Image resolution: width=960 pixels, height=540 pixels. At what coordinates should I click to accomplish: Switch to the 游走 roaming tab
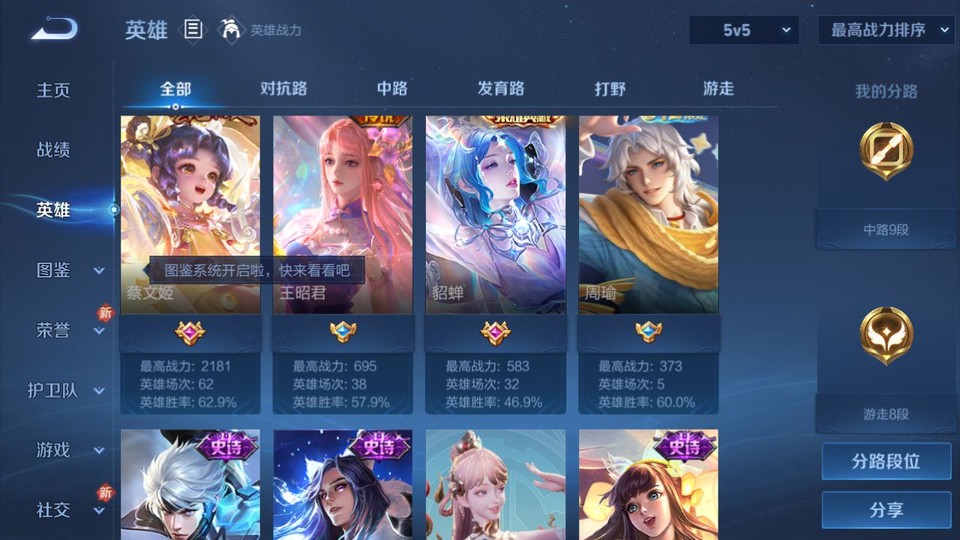click(x=718, y=88)
